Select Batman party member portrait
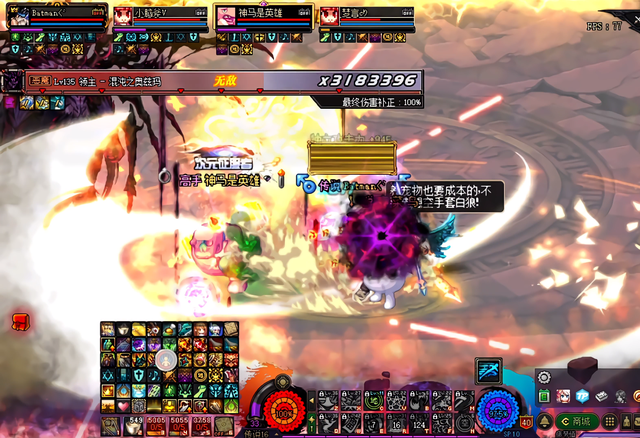Screen dimensions: 640x438 pyautogui.click(x=20, y=17)
